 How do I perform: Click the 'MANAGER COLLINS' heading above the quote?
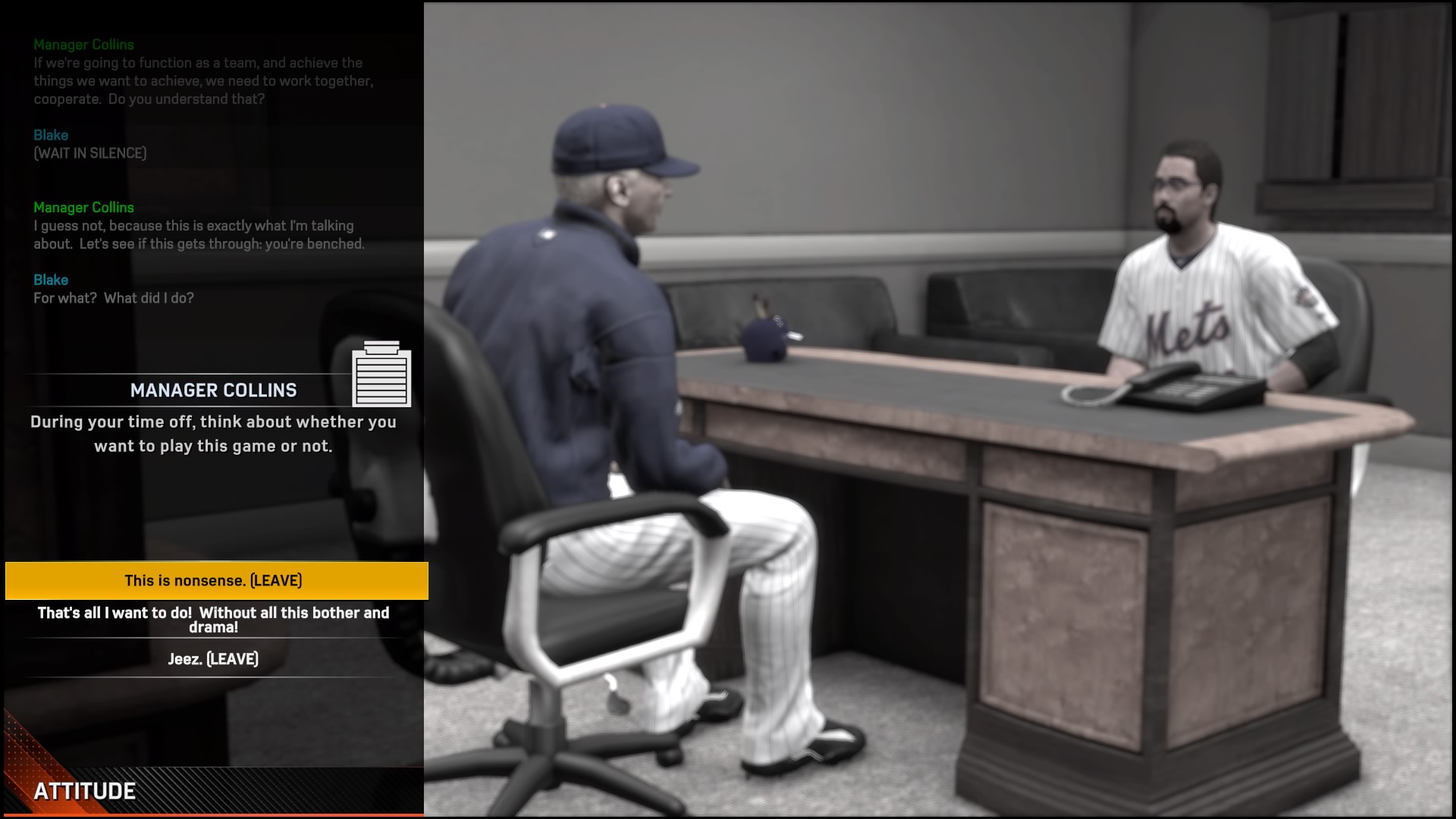[x=215, y=391]
